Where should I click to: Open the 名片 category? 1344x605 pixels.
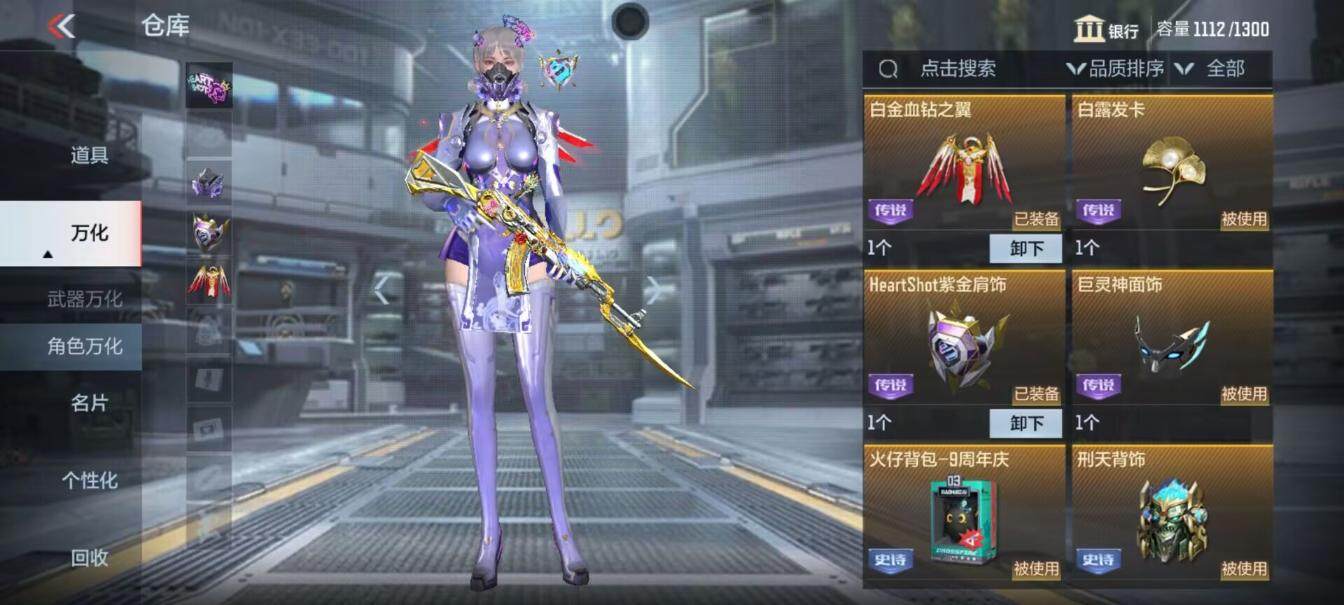(89, 403)
